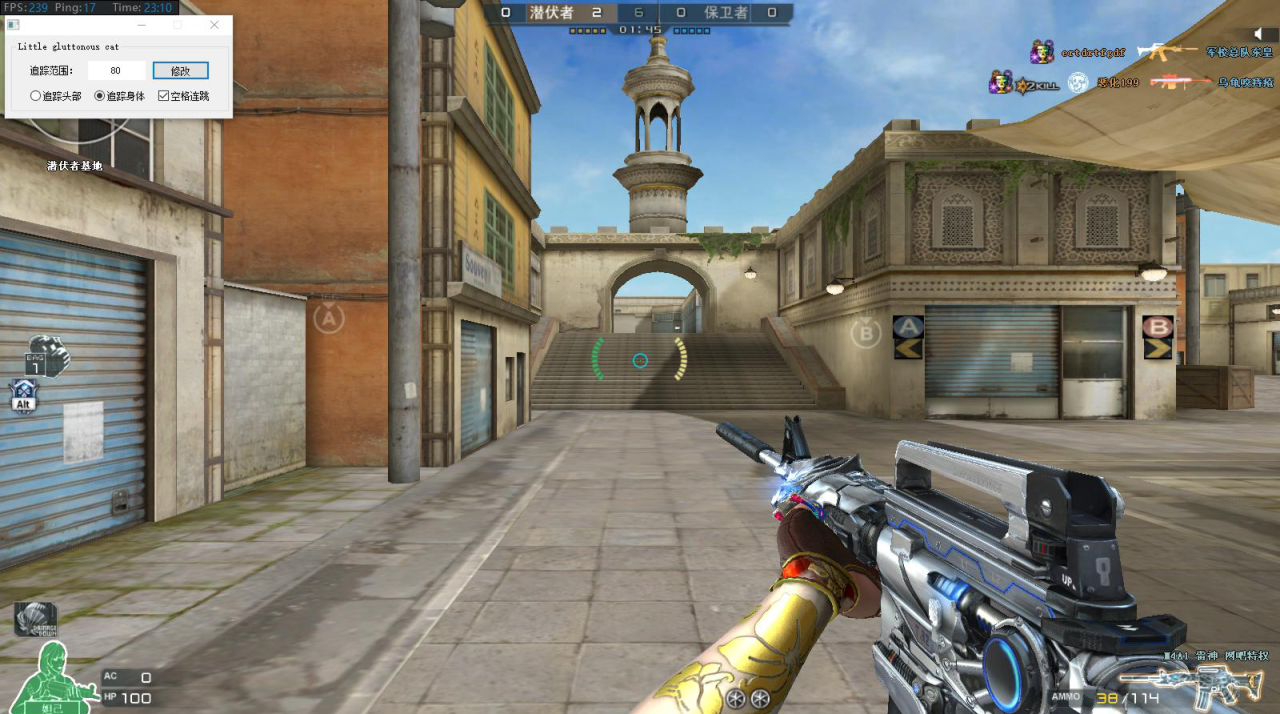The image size is (1280, 714).
Task: Select the Bag 1 backpack icon
Action: (47, 357)
